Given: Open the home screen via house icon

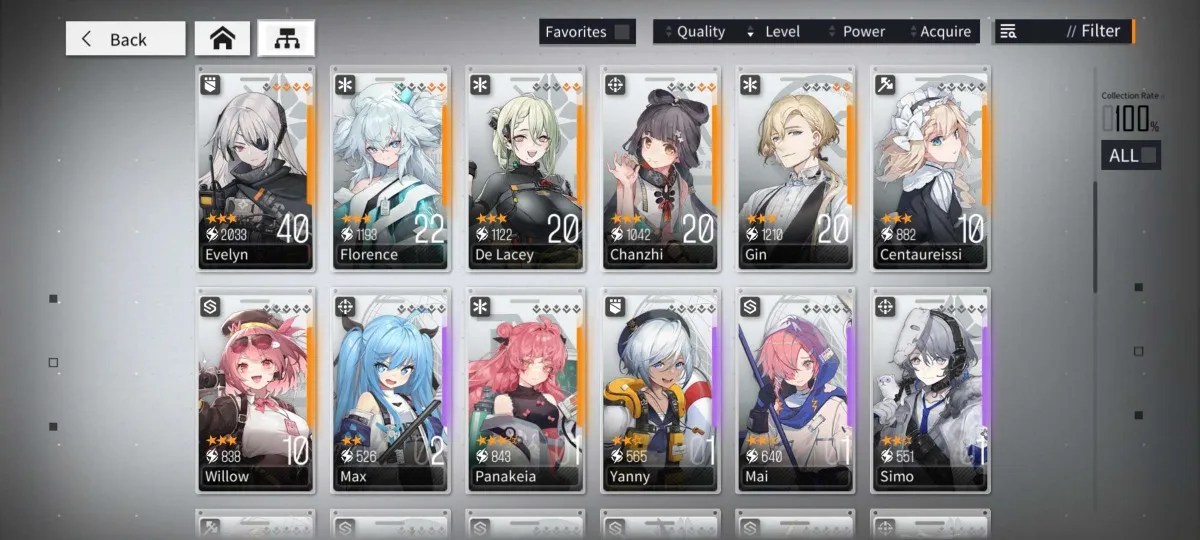Looking at the screenshot, I should pos(222,39).
